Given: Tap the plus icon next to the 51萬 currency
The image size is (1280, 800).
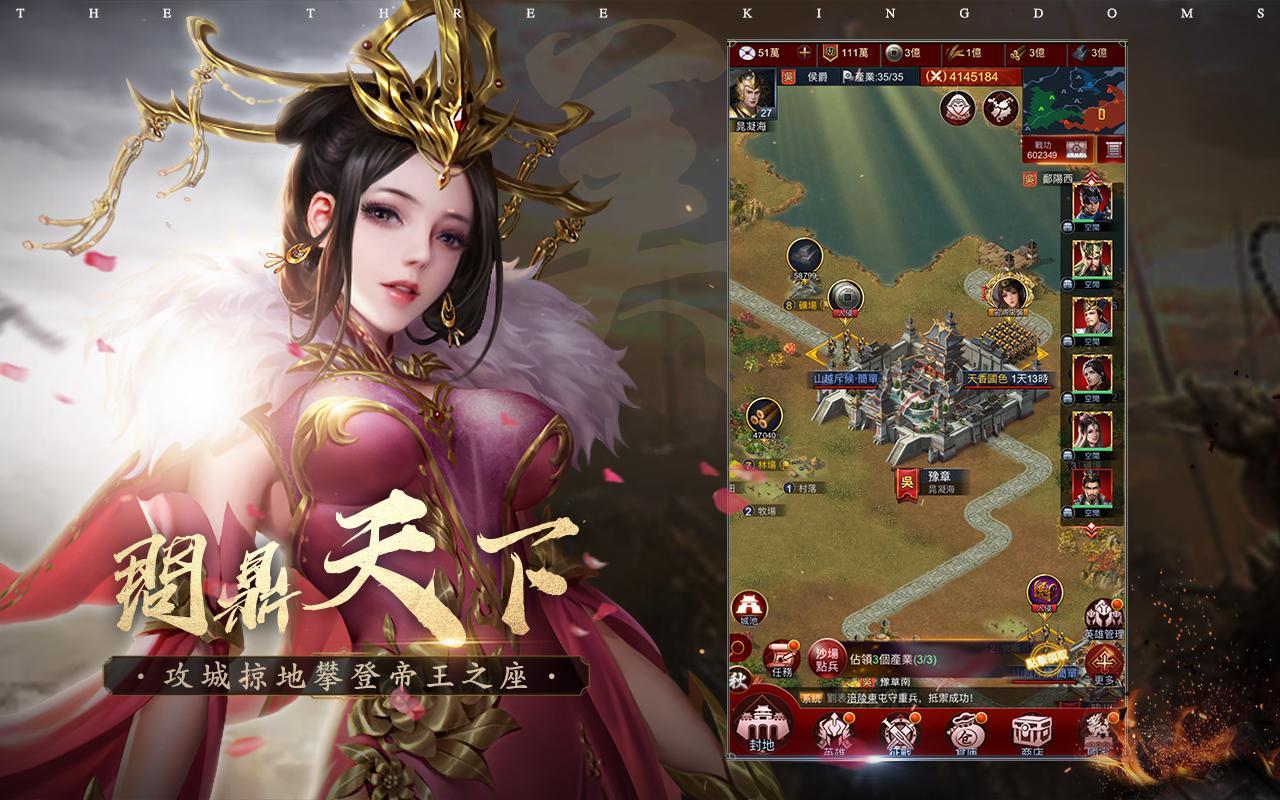Looking at the screenshot, I should point(804,53).
